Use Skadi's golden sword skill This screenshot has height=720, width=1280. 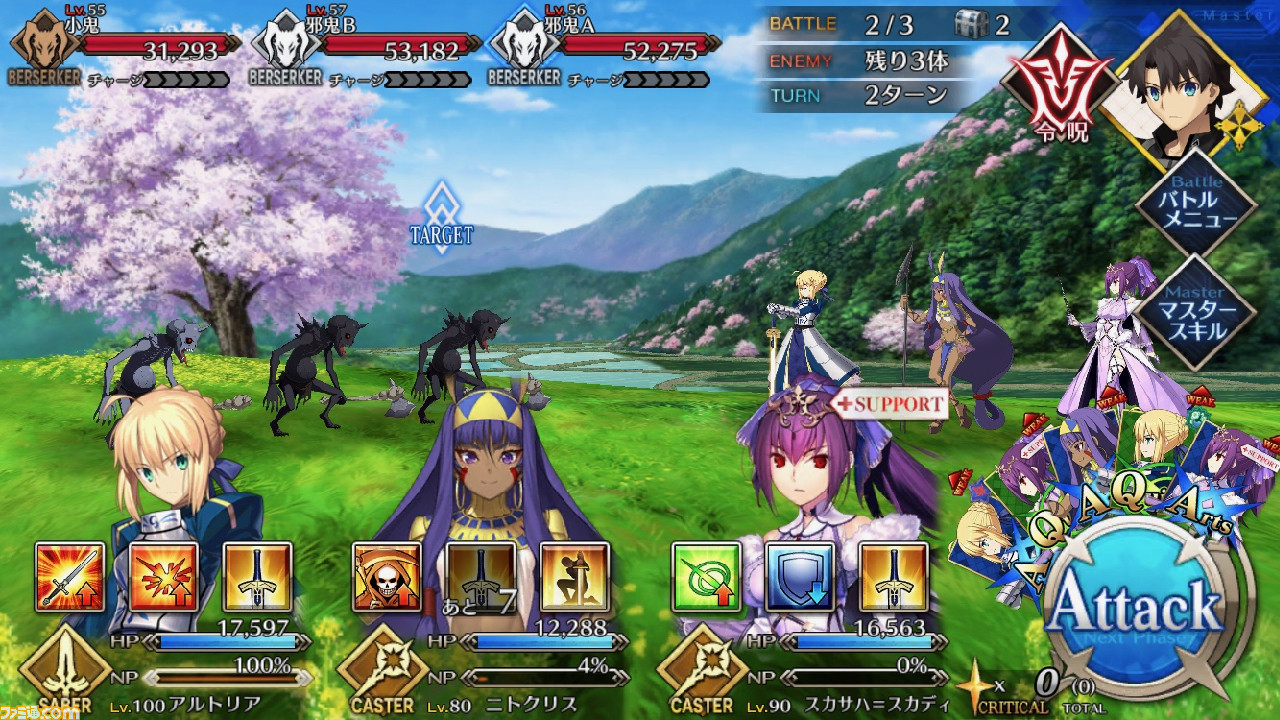[894, 577]
